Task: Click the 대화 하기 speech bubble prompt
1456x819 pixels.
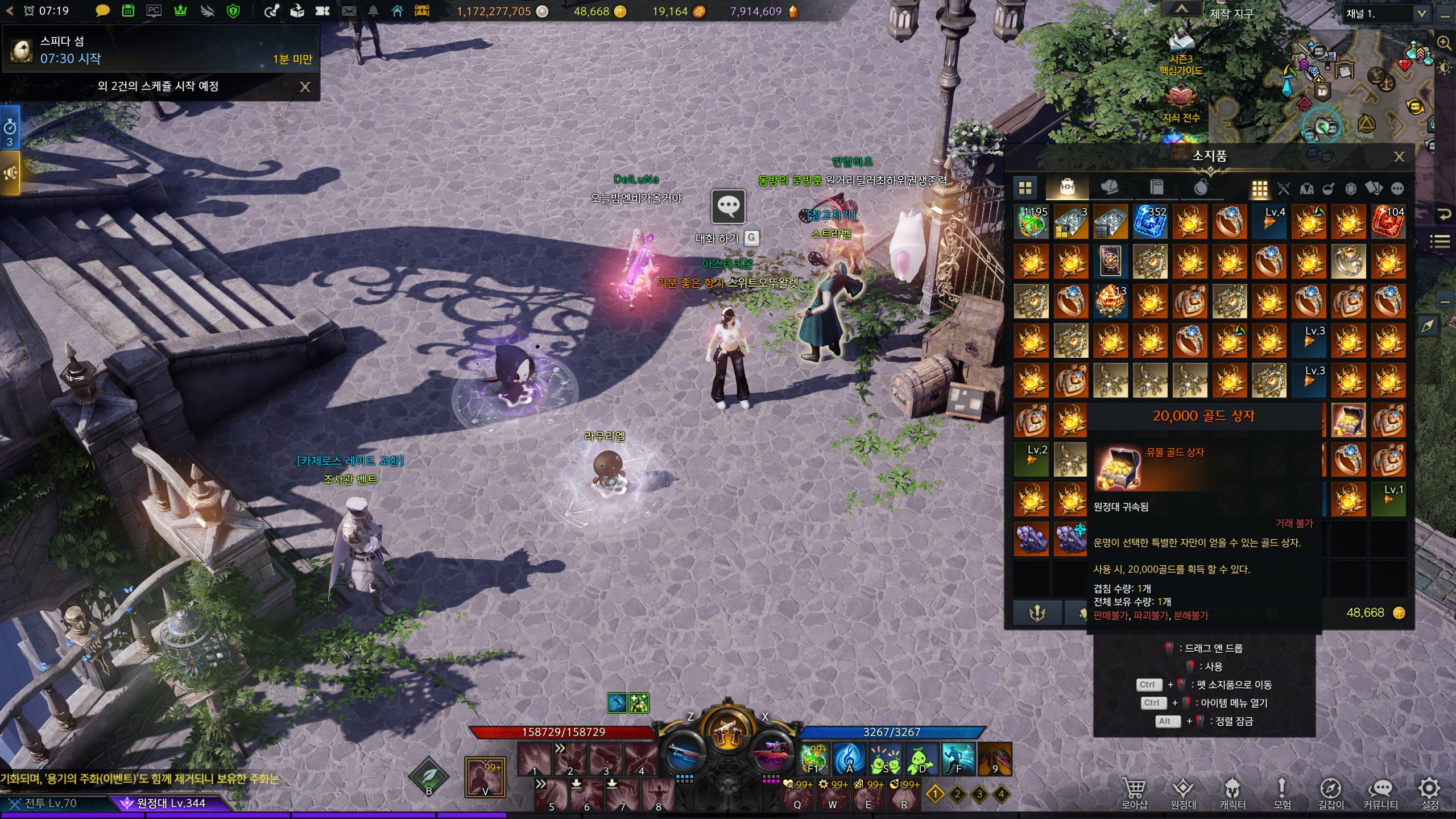Action: [x=729, y=206]
